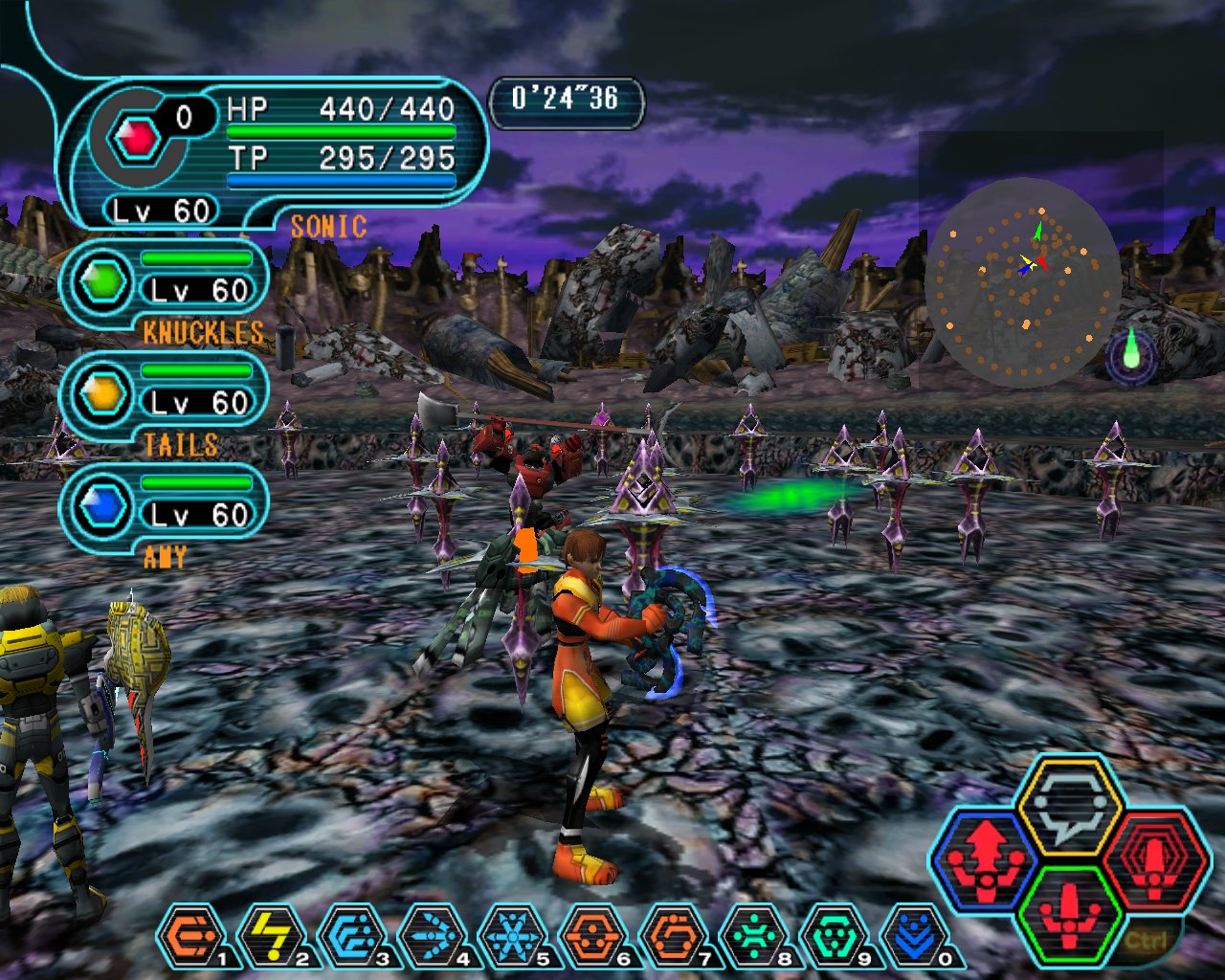
Task: Click SONIC's red section ID badge
Action: click(137, 140)
